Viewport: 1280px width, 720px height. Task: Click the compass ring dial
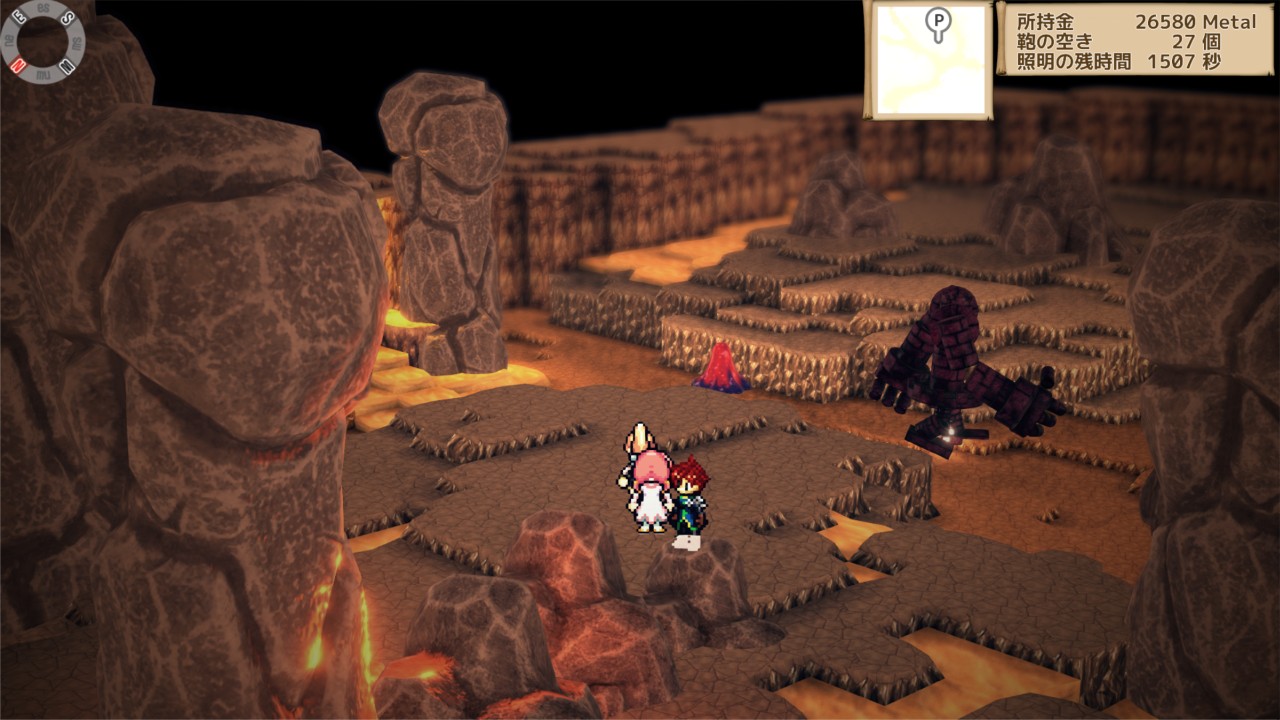(42, 40)
